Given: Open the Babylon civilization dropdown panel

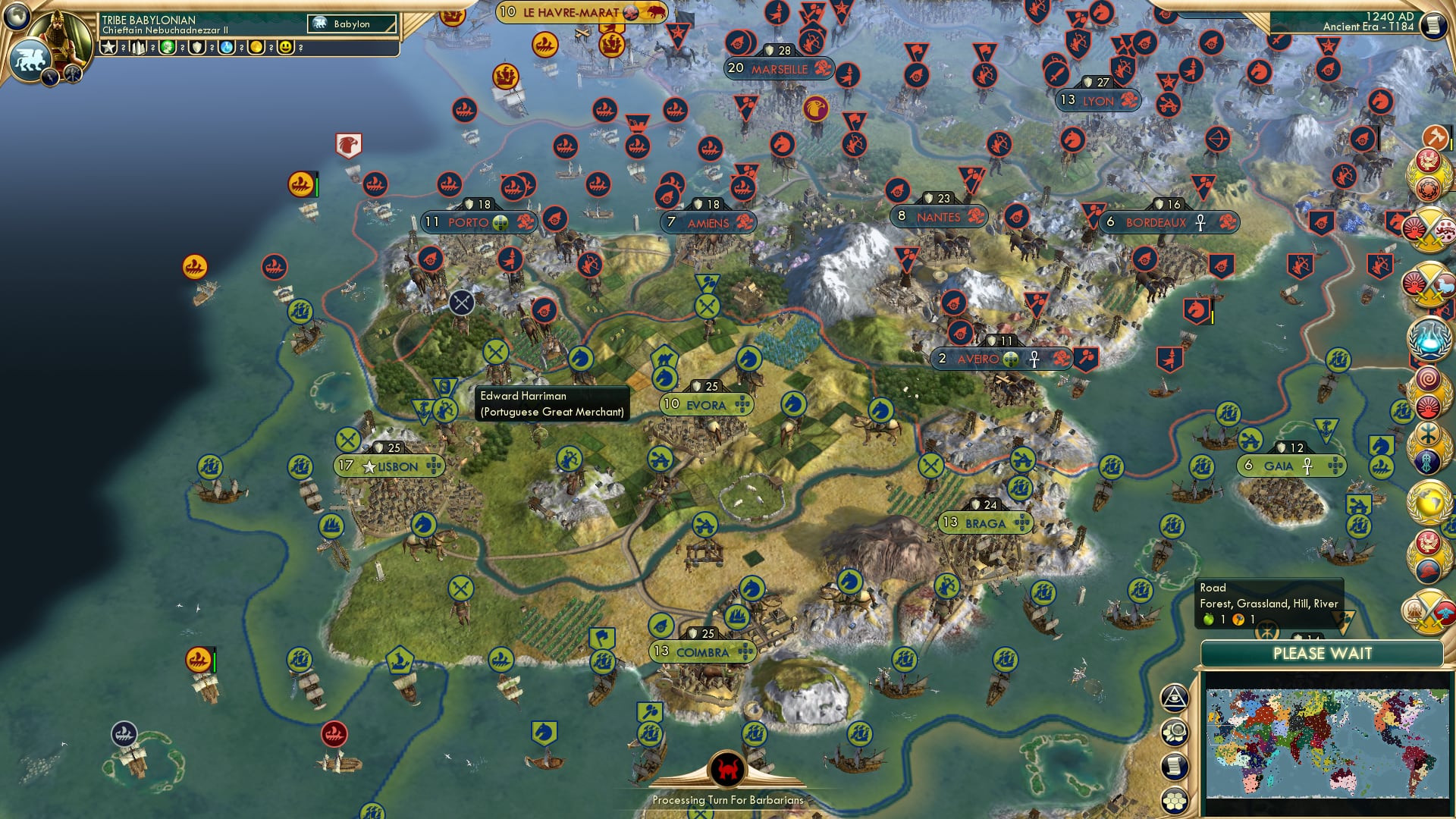Looking at the screenshot, I should click(353, 24).
